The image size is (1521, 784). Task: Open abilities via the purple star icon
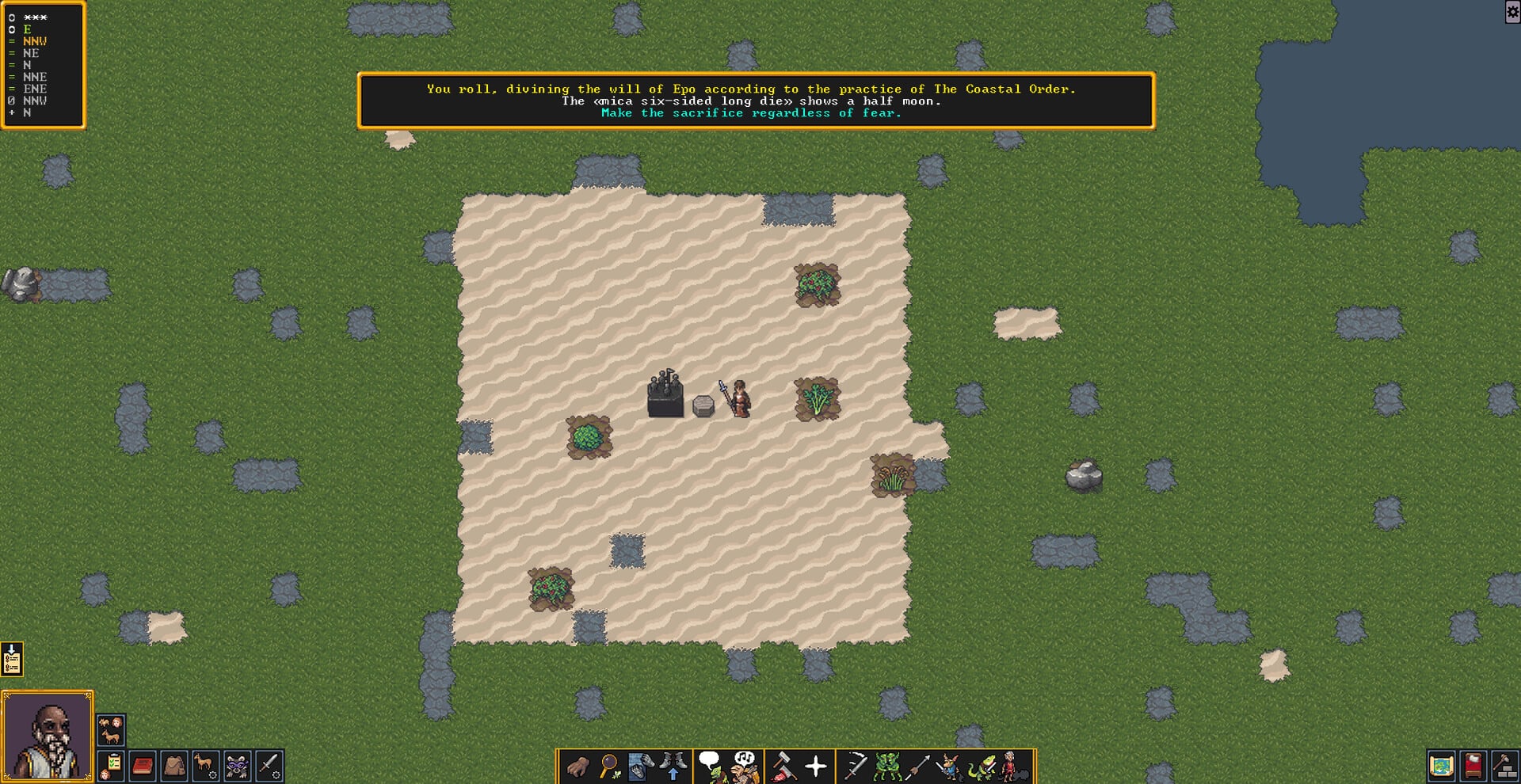click(238, 763)
